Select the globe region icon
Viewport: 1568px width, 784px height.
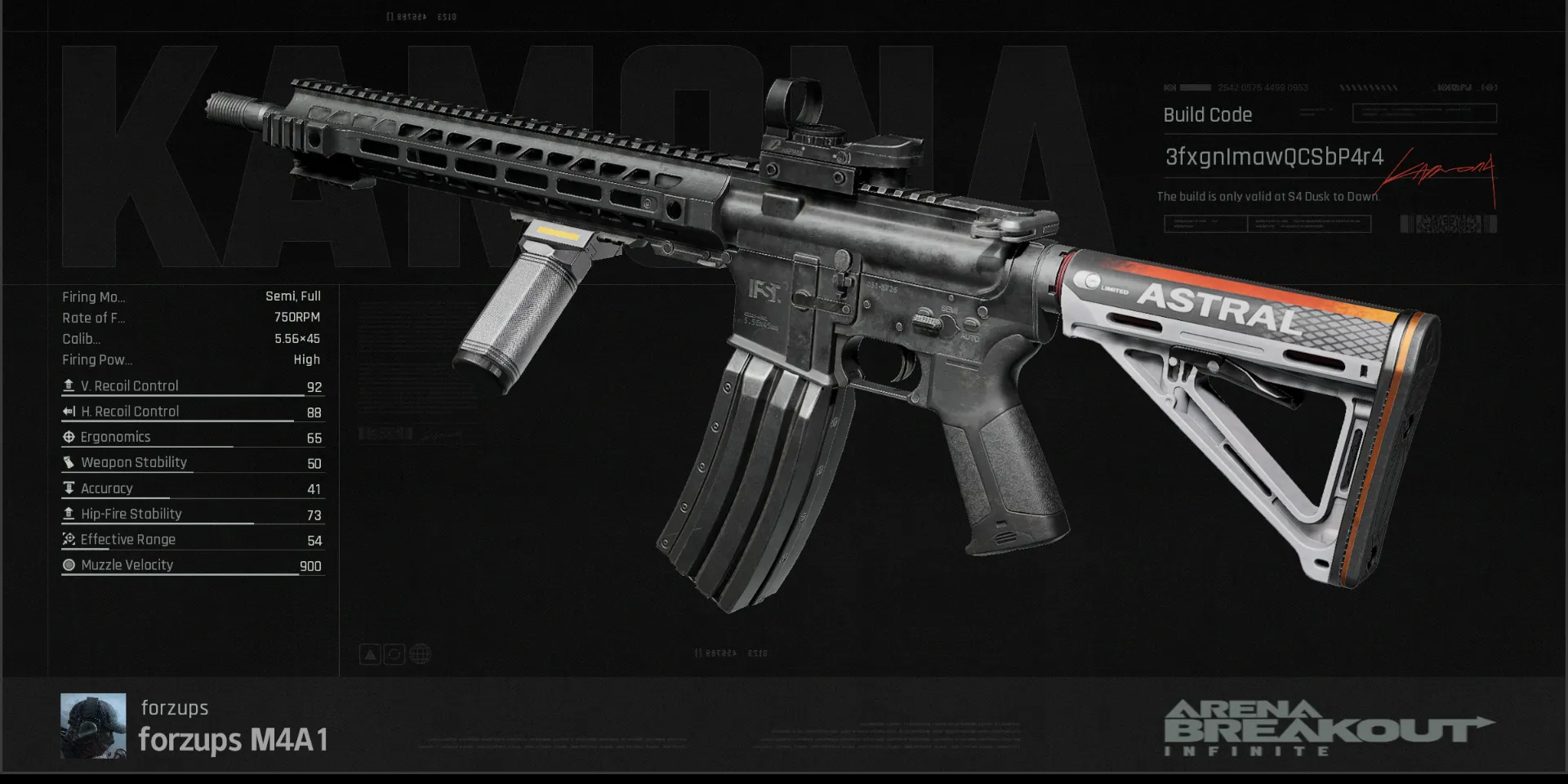click(x=418, y=653)
